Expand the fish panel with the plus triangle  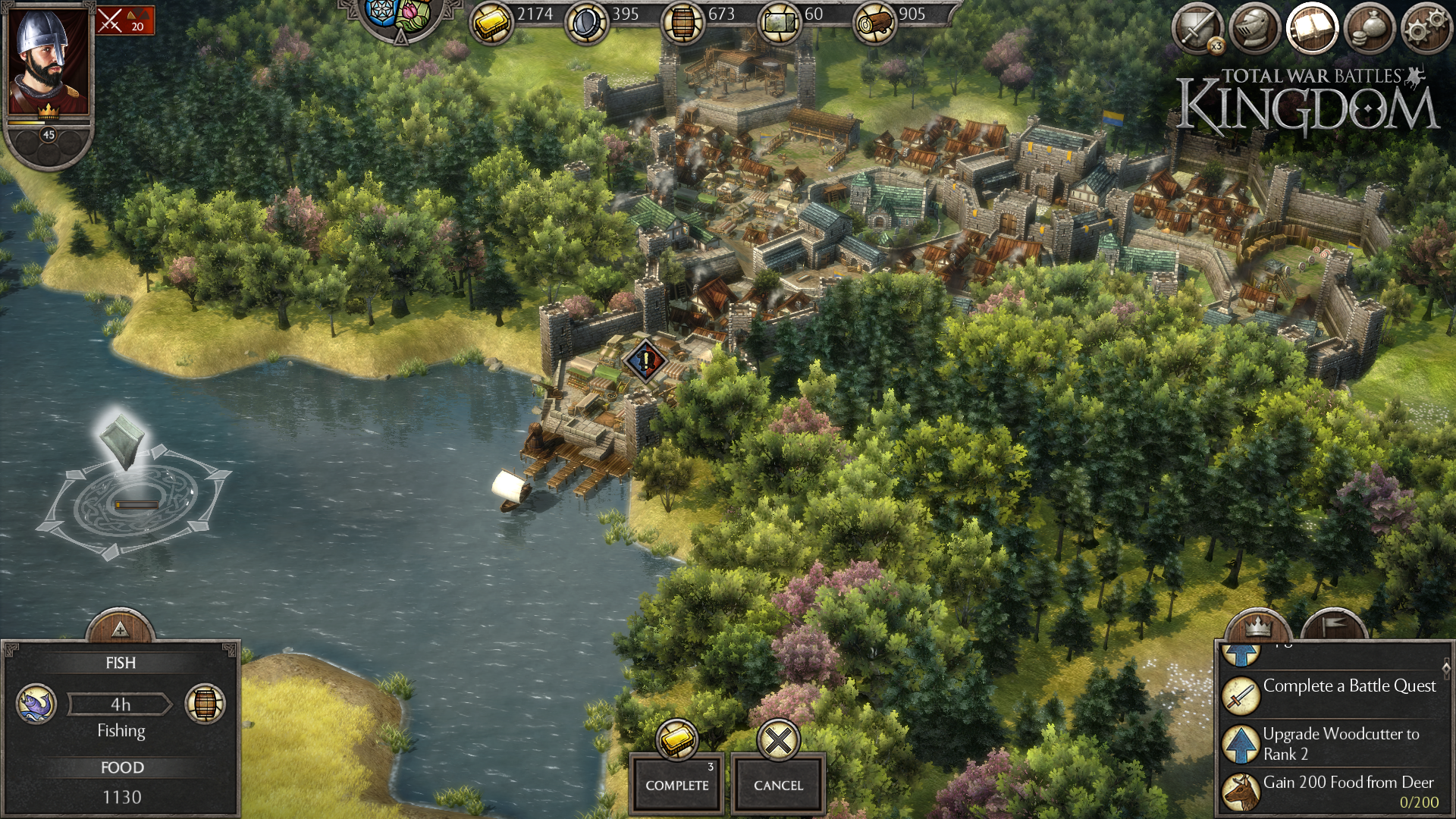tap(120, 629)
